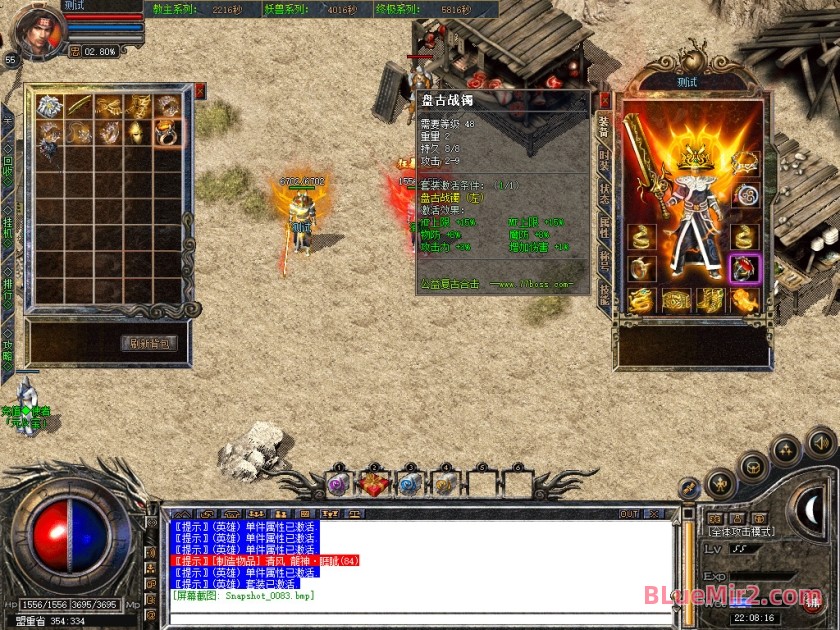Close the character equipment panel
The image size is (840, 630).
tap(604, 100)
